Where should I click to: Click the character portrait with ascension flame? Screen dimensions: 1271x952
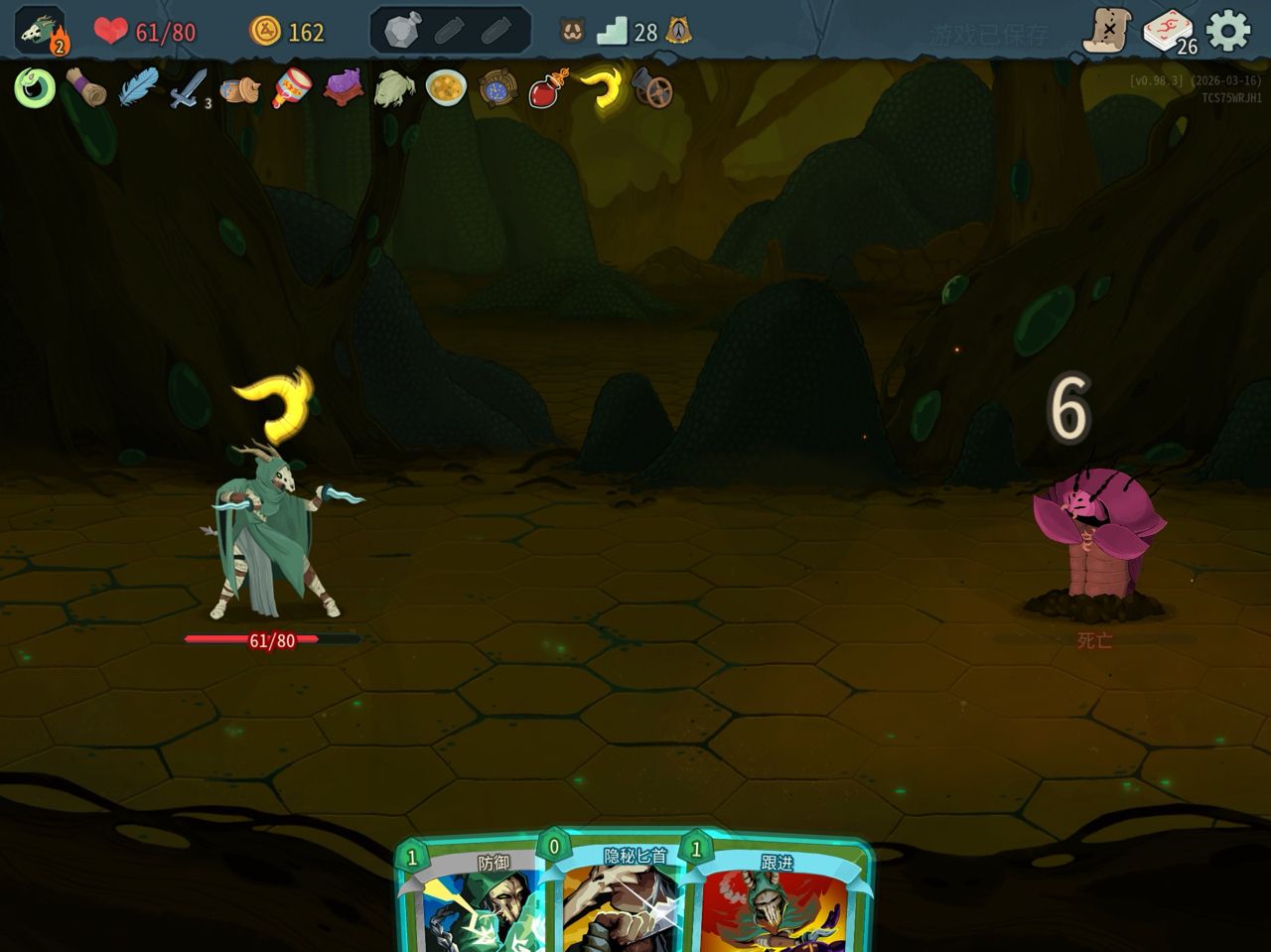click(x=41, y=31)
